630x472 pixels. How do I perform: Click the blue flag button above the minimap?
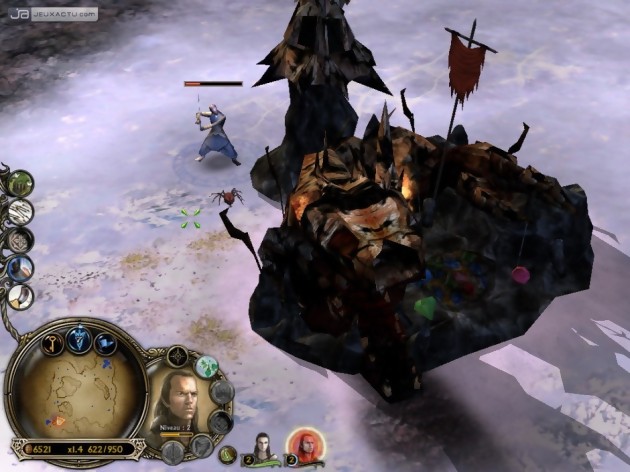click(x=106, y=345)
